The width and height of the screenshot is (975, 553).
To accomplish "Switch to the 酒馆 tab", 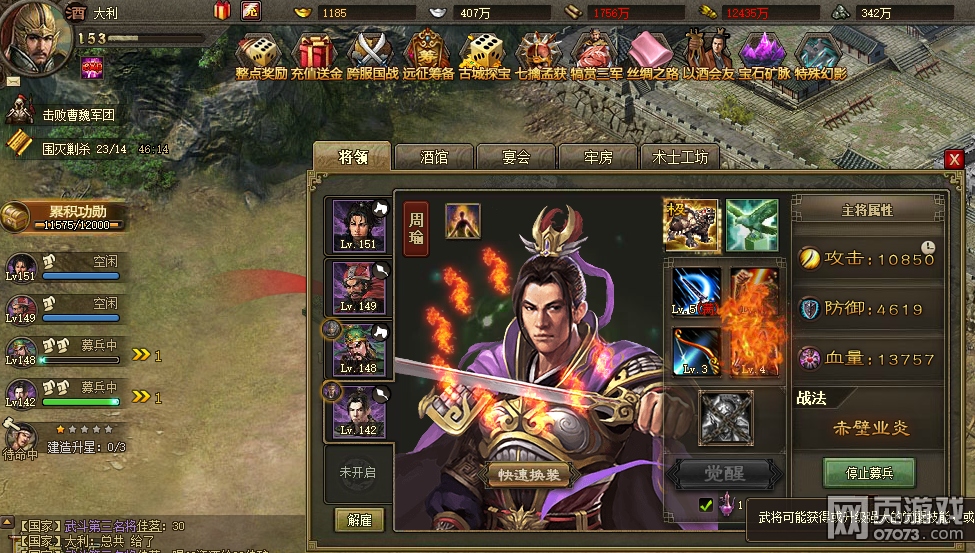I will (x=434, y=157).
